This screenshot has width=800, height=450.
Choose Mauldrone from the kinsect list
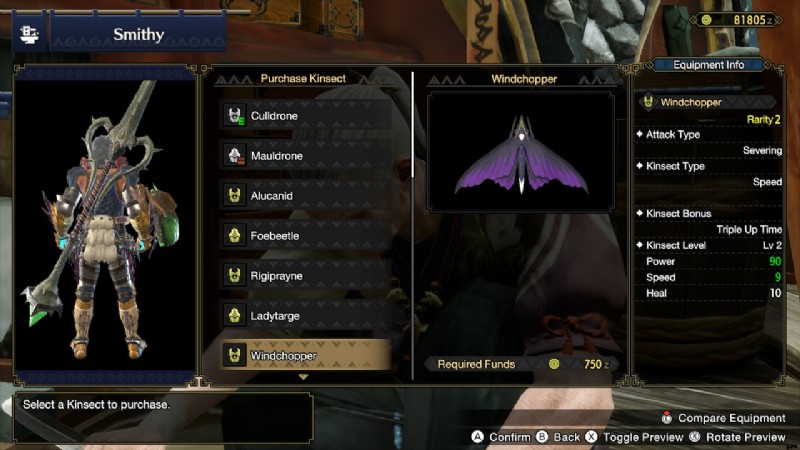point(305,156)
